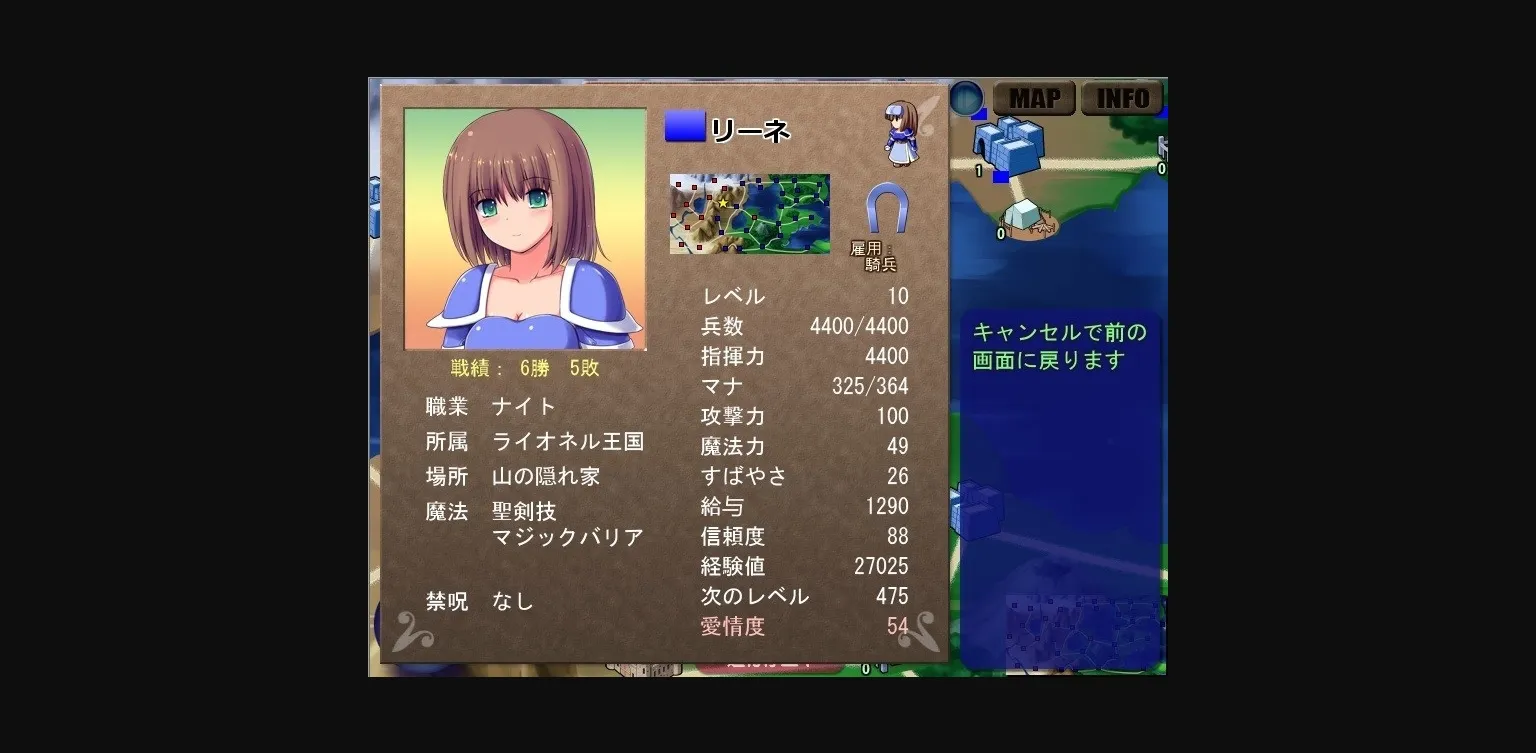
Task: Click the blue faction color swatch beside リーネ
Action: (684, 126)
